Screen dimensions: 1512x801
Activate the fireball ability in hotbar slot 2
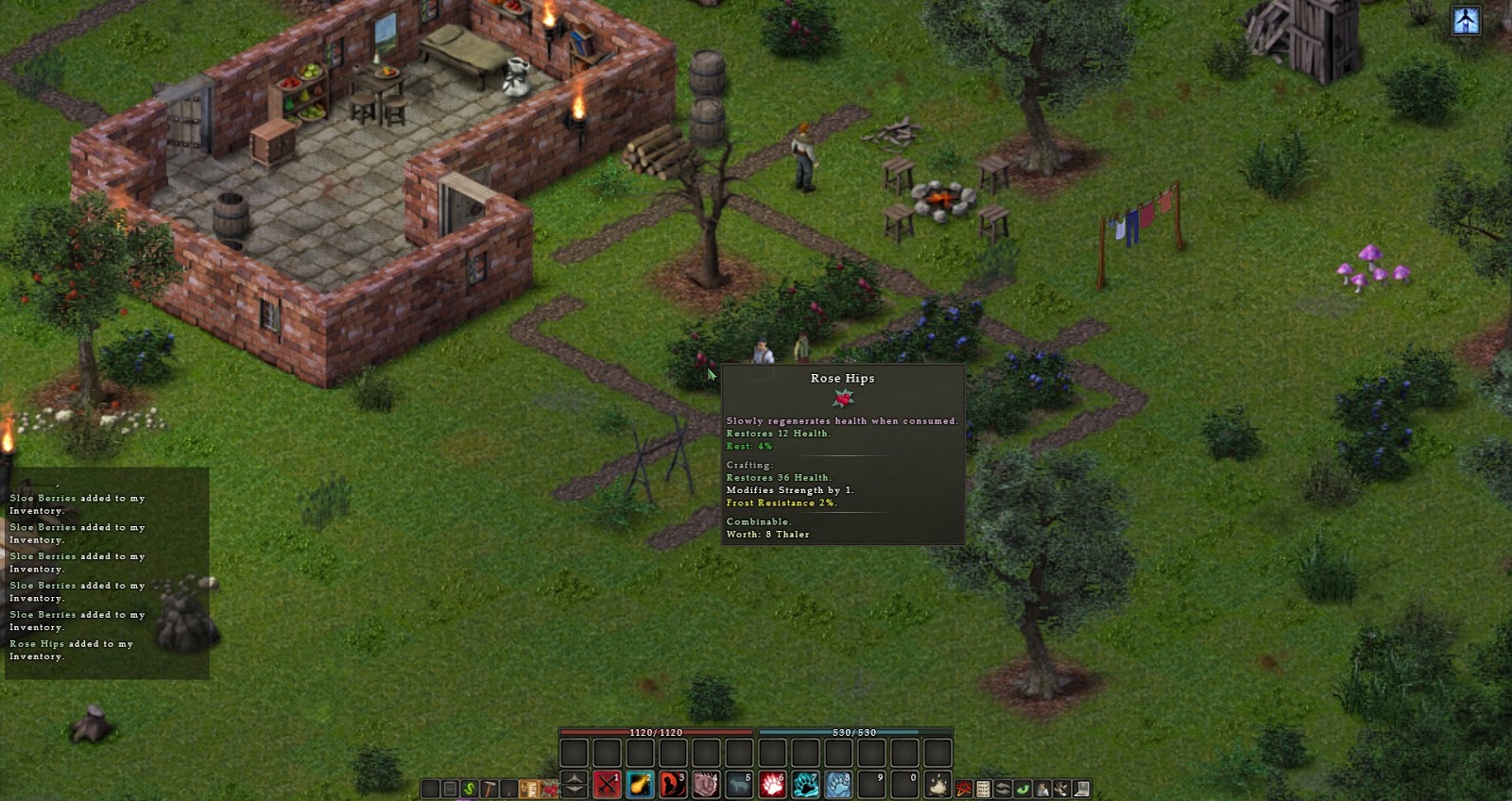[x=639, y=786]
